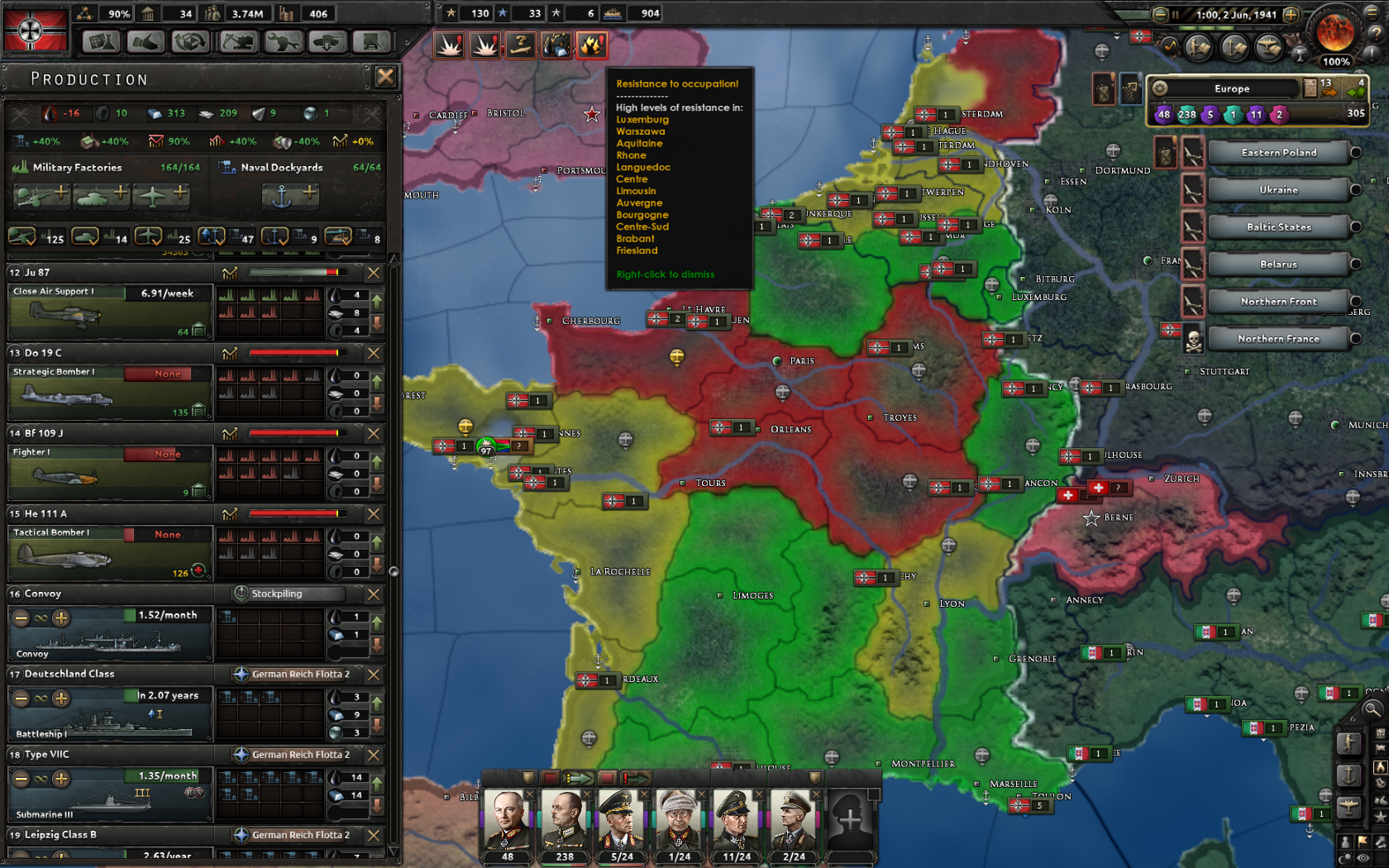This screenshot has width=1389, height=868.
Task: Open the Stockpiling deployment dropdown for Convoys
Action: pos(291,594)
